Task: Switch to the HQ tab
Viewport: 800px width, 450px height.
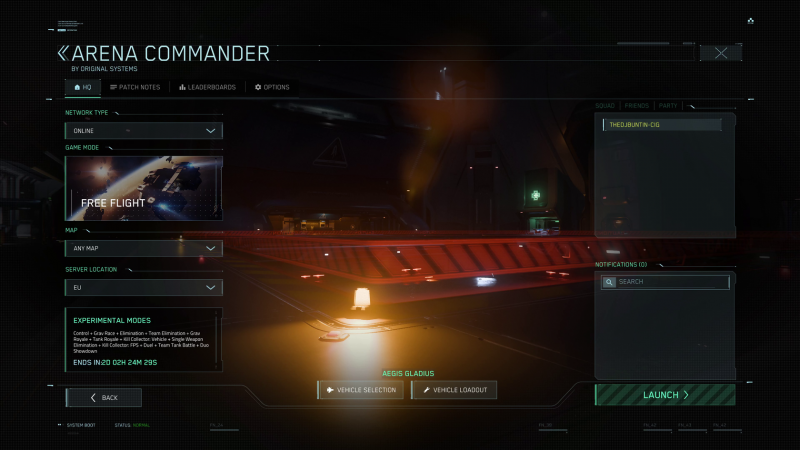Action: pyautogui.click(x=82, y=87)
